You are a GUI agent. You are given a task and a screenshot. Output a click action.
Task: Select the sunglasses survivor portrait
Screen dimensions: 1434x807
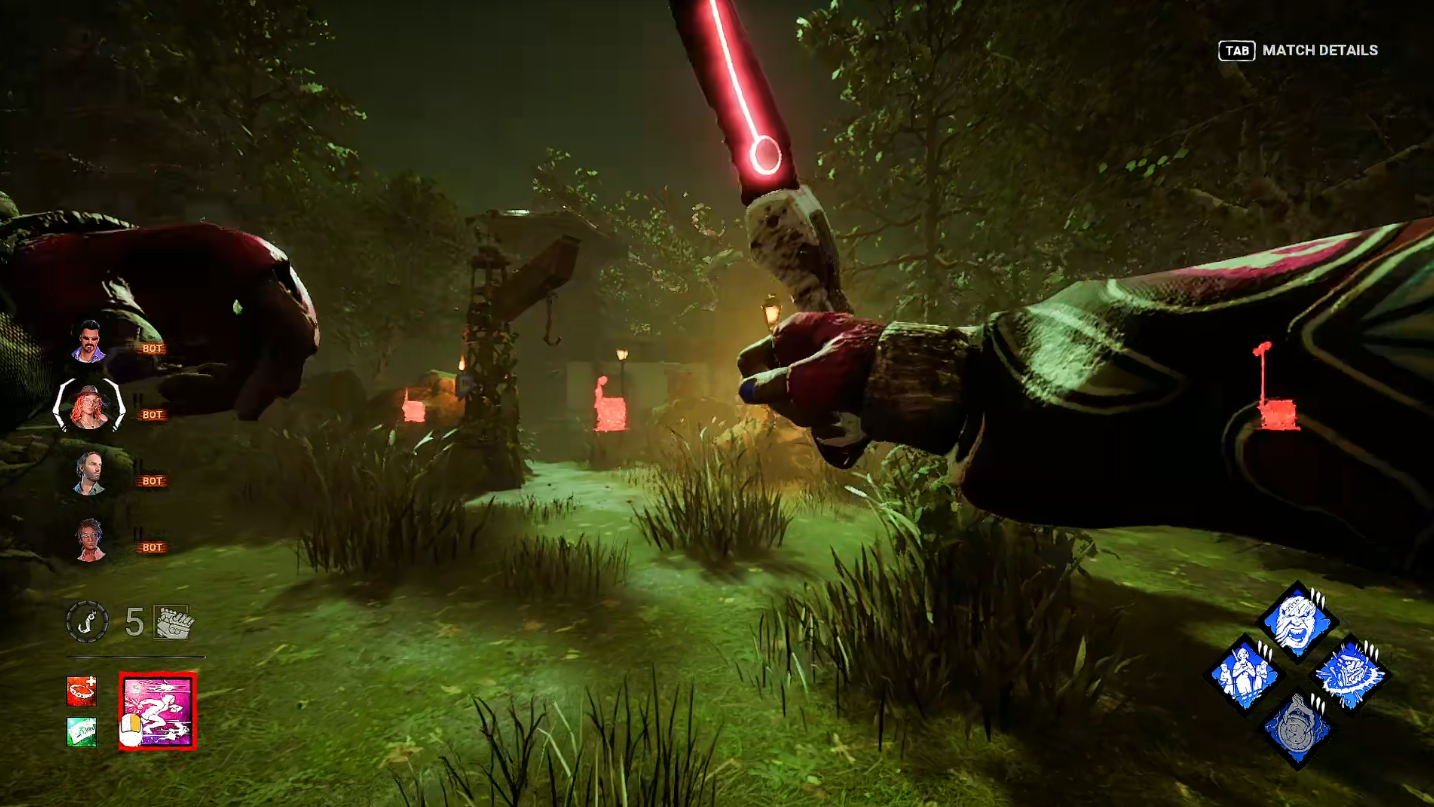(x=89, y=342)
